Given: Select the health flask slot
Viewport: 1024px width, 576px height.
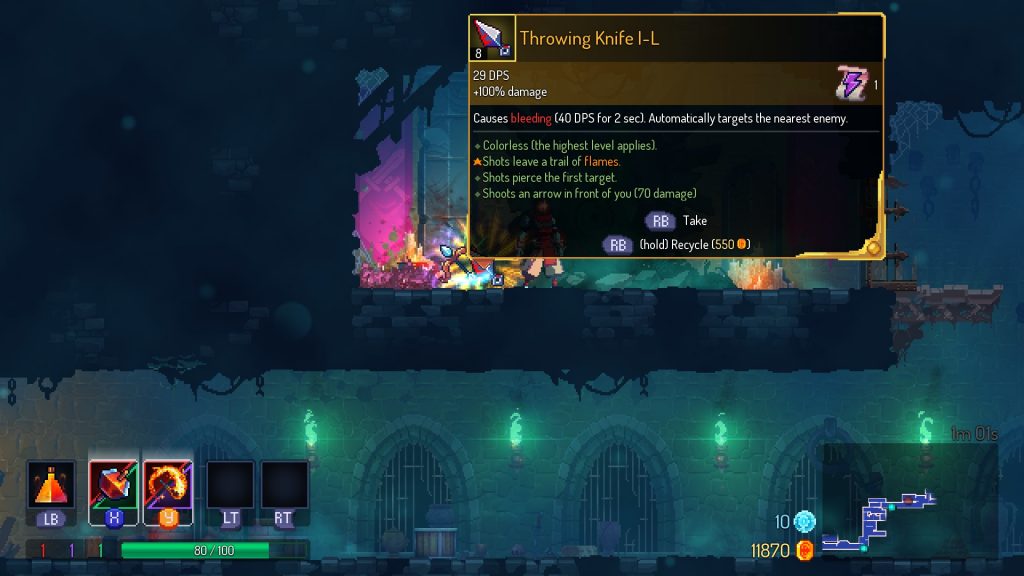Looking at the screenshot, I should [x=51, y=485].
